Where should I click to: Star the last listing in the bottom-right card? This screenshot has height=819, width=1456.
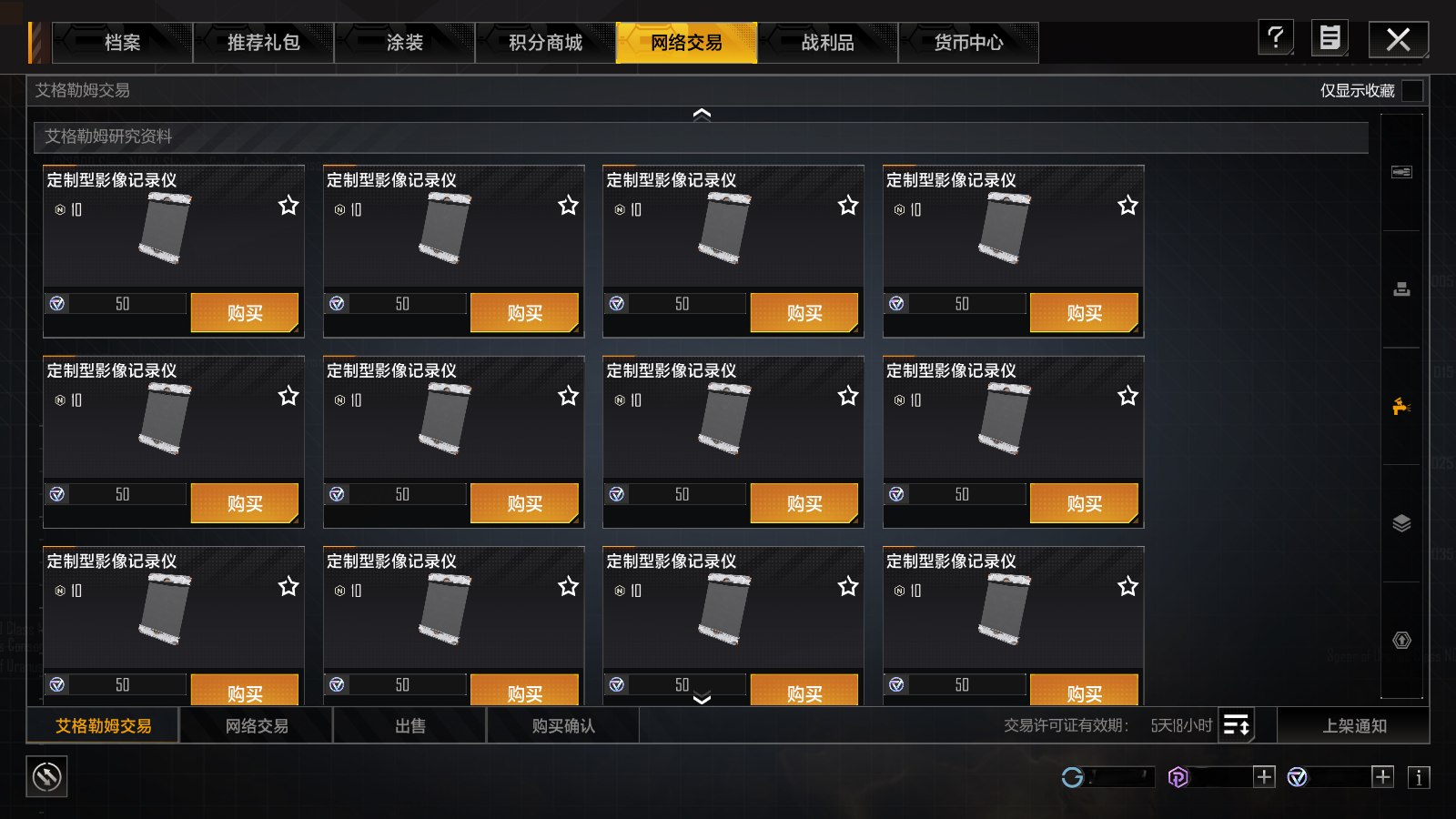1127,587
